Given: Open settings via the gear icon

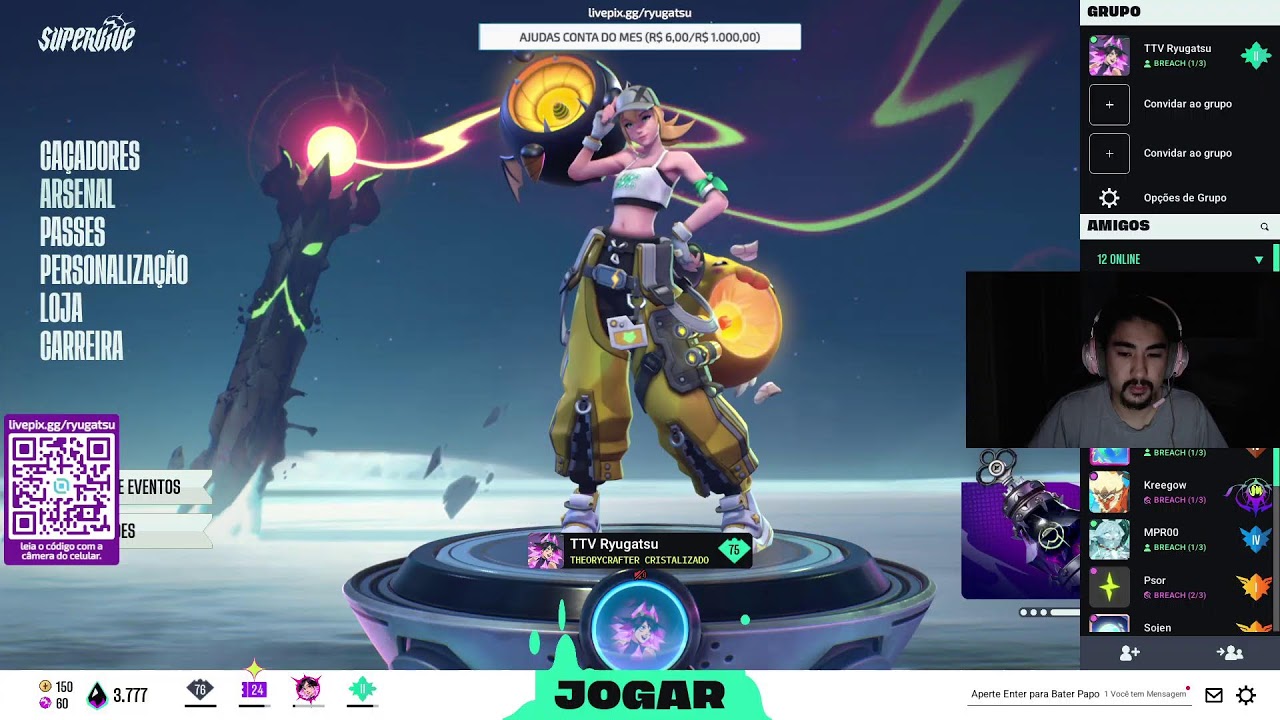Looking at the screenshot, I should point(1246,695).
